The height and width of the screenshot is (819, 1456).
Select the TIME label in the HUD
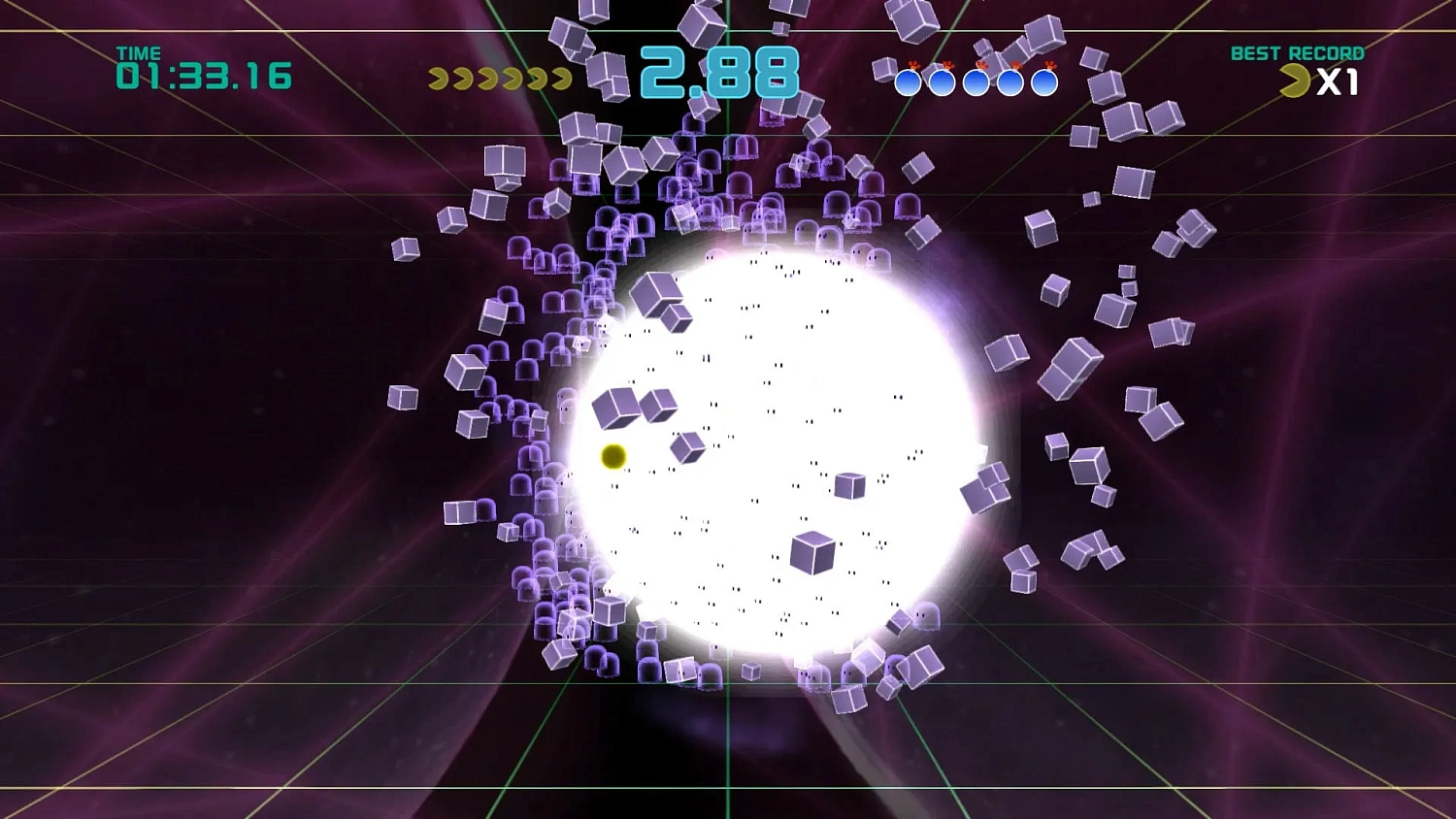(139, 51)
